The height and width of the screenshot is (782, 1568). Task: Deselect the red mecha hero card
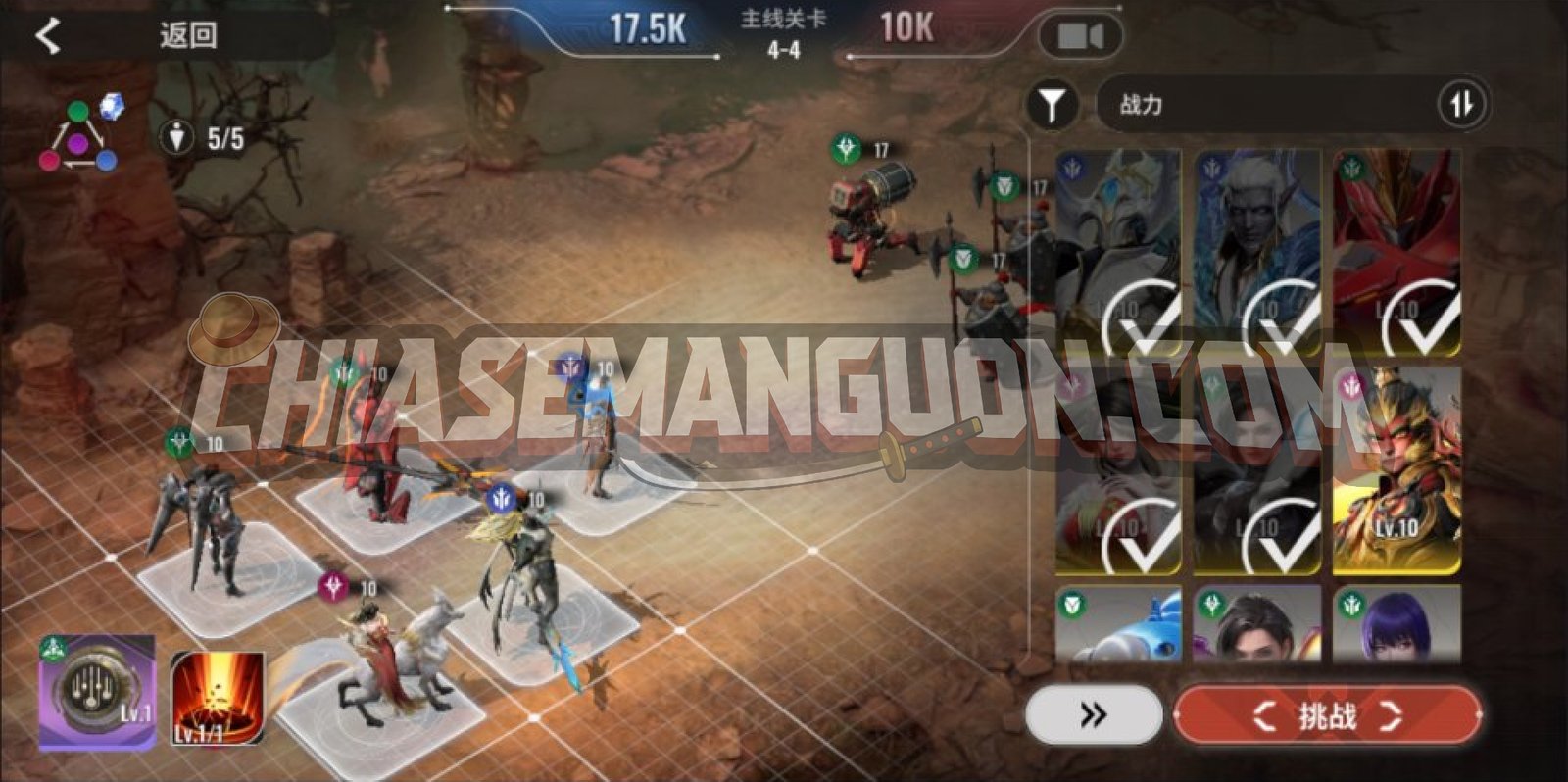1396,253
